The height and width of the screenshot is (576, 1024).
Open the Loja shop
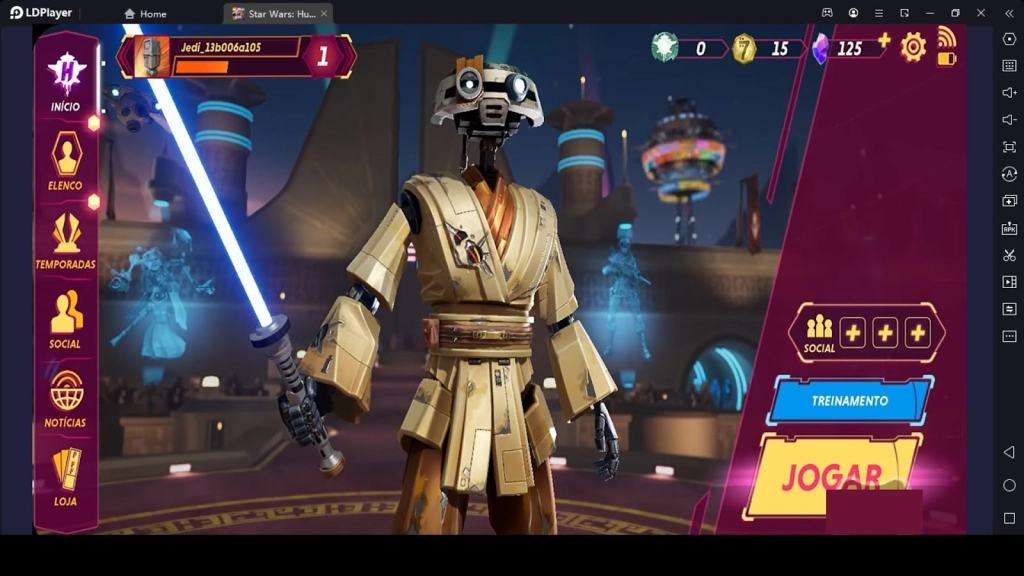(66, 476)
